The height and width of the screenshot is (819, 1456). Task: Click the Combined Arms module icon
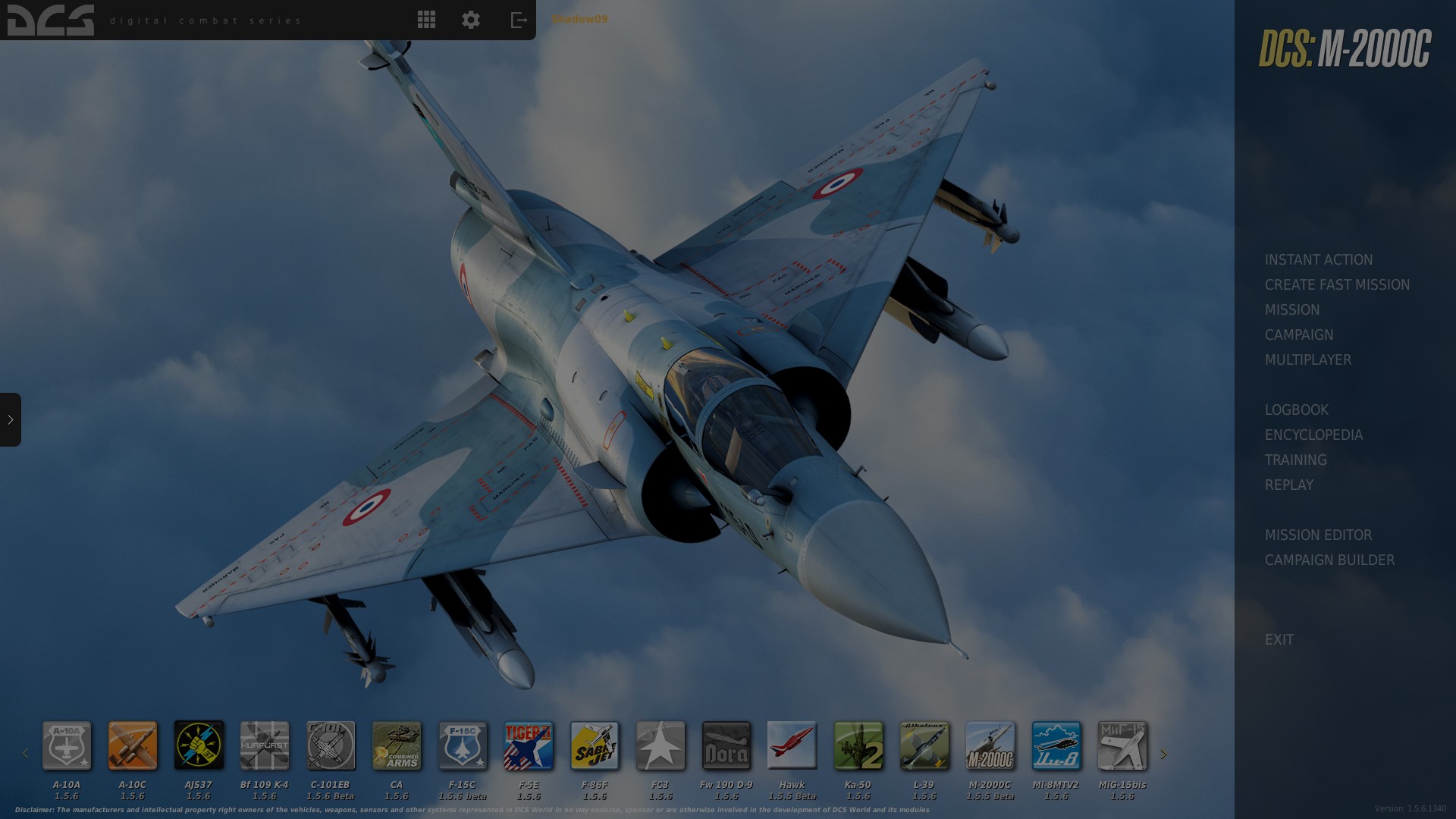coord(397,747)
